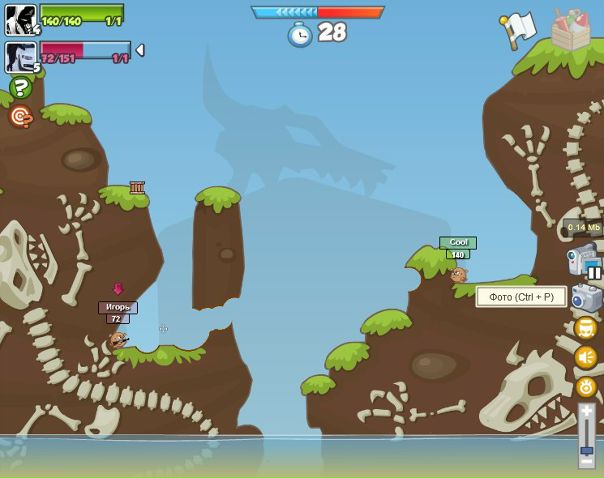Click the orange round icon below the speaker
Viewport: 604px width, 478px height.
click(x=586, y=386)
